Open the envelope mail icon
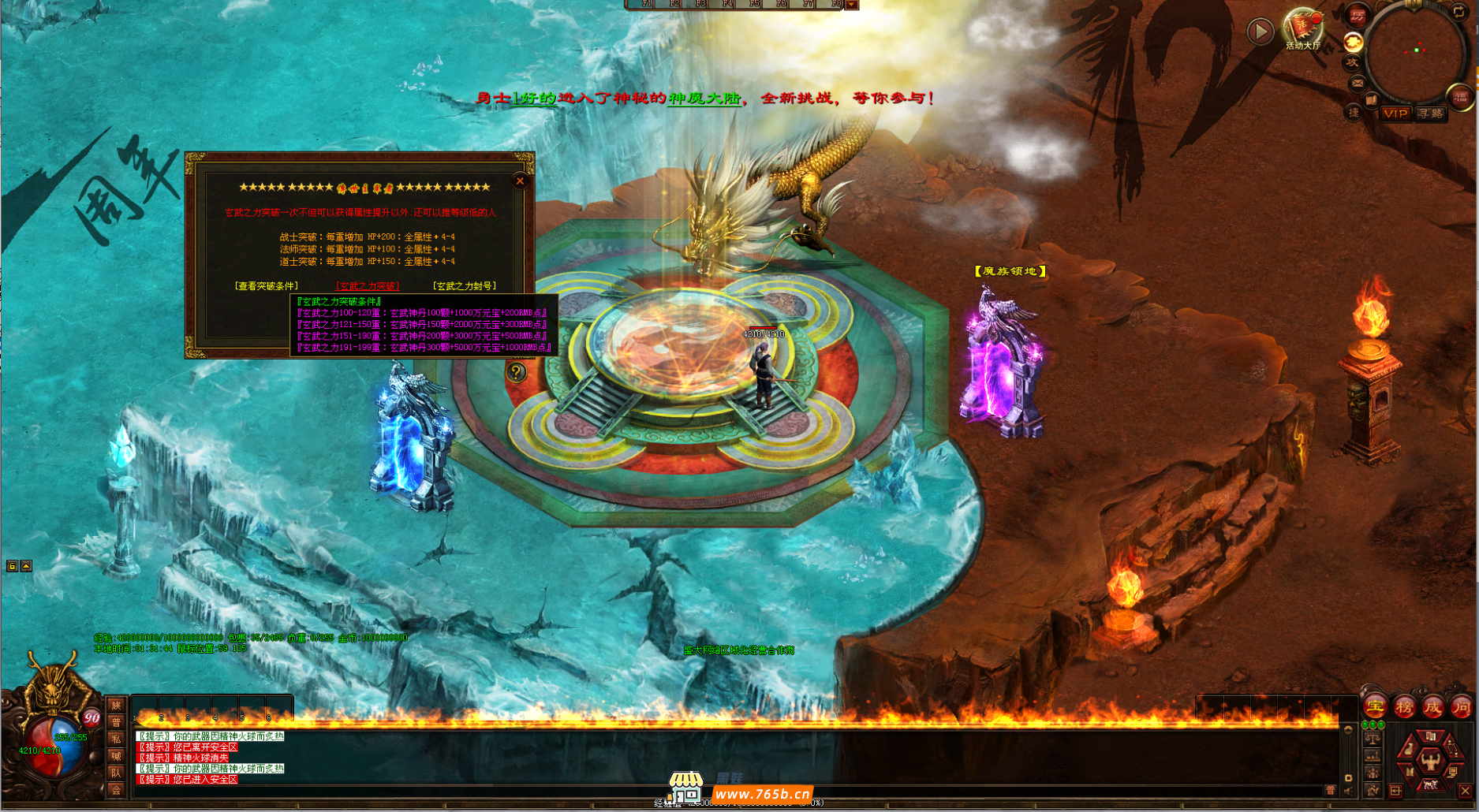This screenshot has width=1479, height=812. click(1358, 83)
